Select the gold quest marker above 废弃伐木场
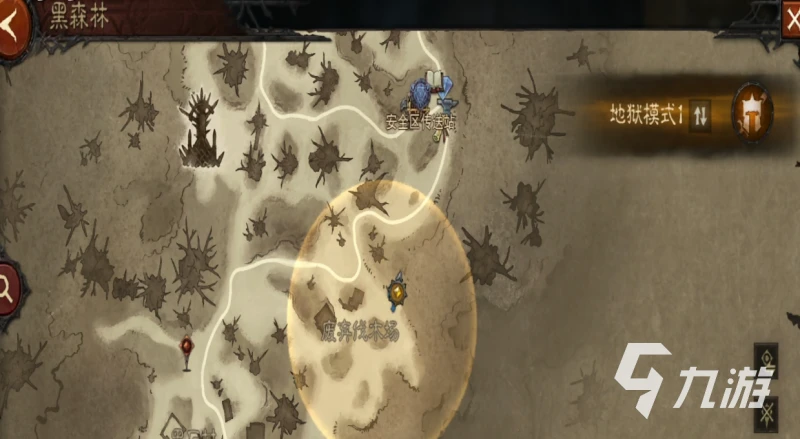The height and width of the screenshot is (439, 800). click(397, 292)
